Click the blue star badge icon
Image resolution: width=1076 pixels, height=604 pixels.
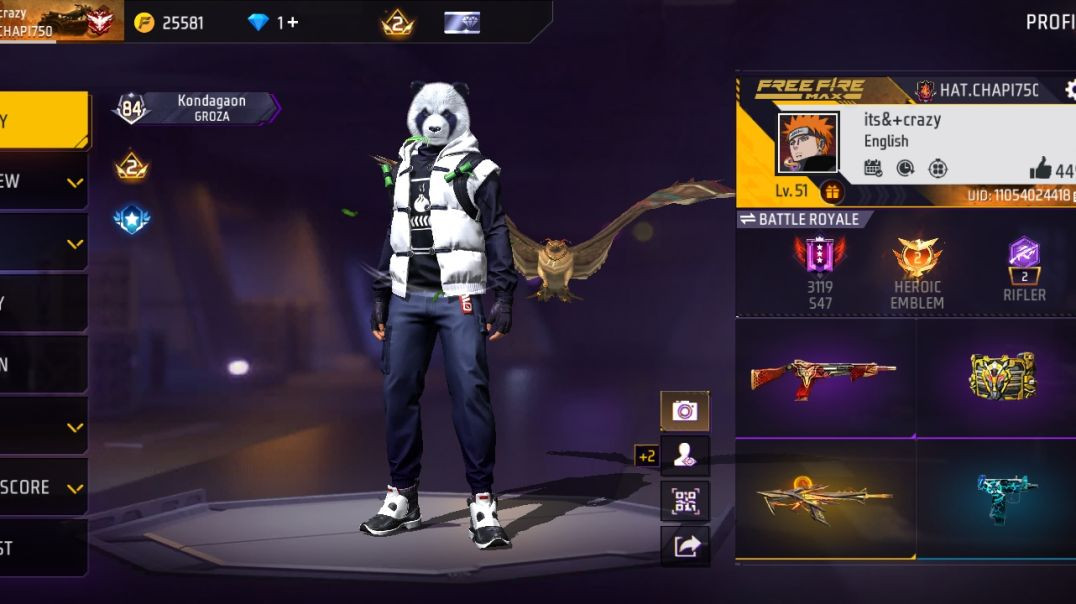point(132,219)
